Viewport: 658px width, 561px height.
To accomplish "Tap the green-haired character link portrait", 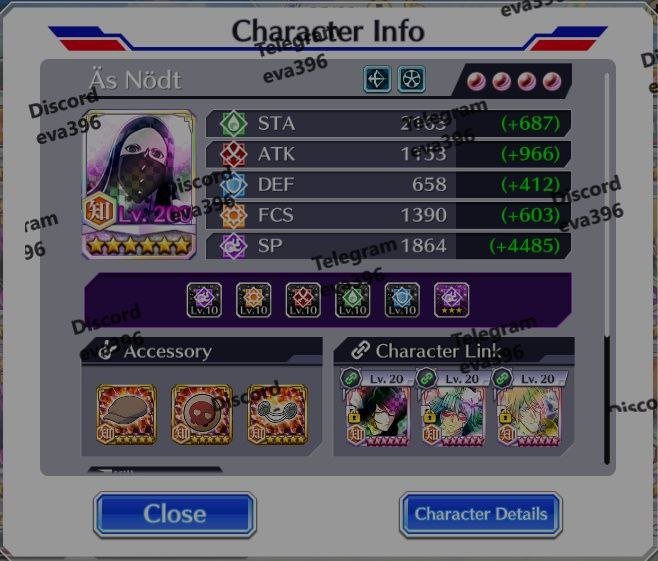I will (x=449, y=414).
